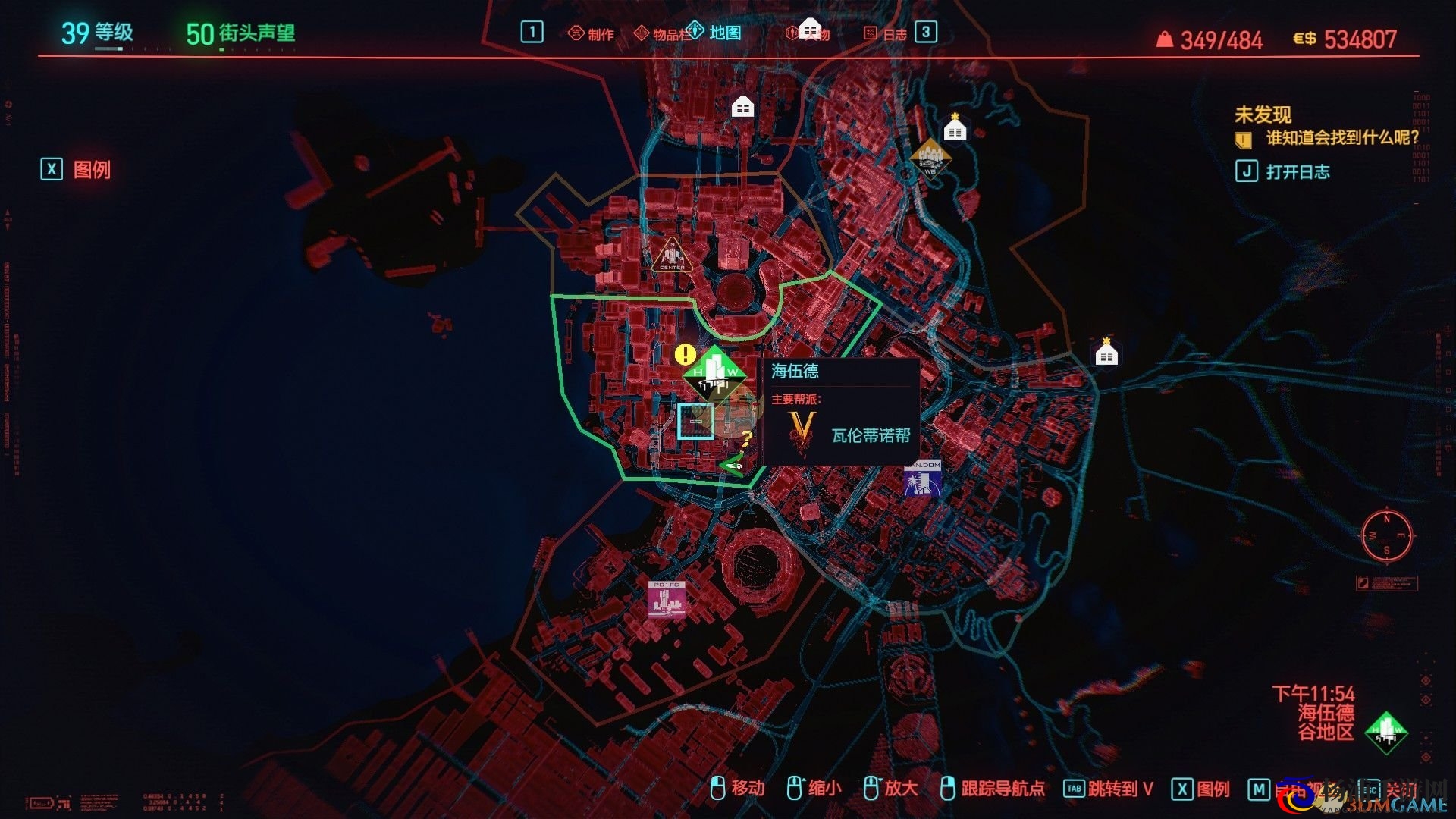Click the 跳转到 V option
The width and height of the screenshot is (1456, 819).
click(1108, 789)
